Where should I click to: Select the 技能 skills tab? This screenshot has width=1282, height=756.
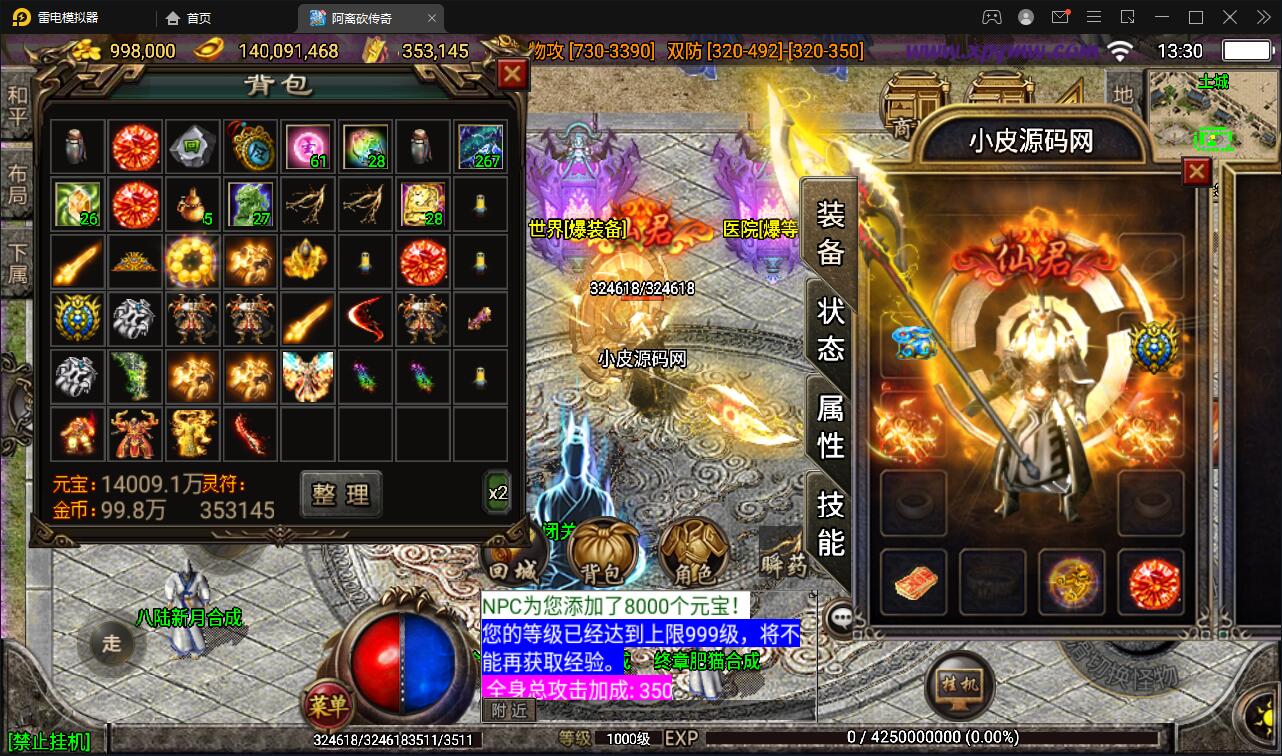click(x=831, y=522)
